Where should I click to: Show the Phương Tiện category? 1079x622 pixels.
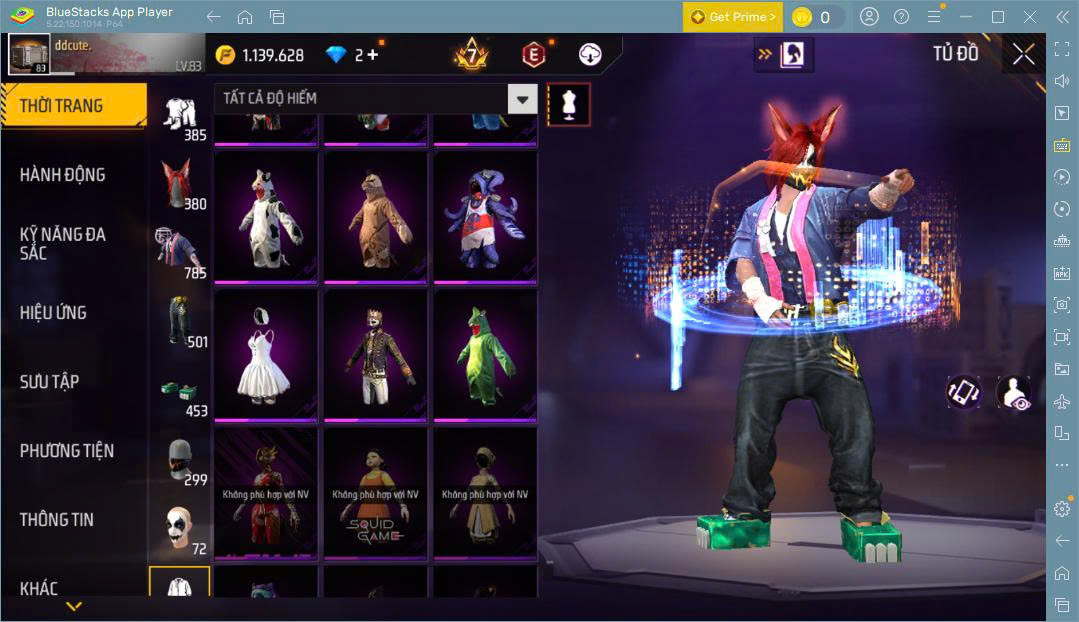(x=67, y=451)
